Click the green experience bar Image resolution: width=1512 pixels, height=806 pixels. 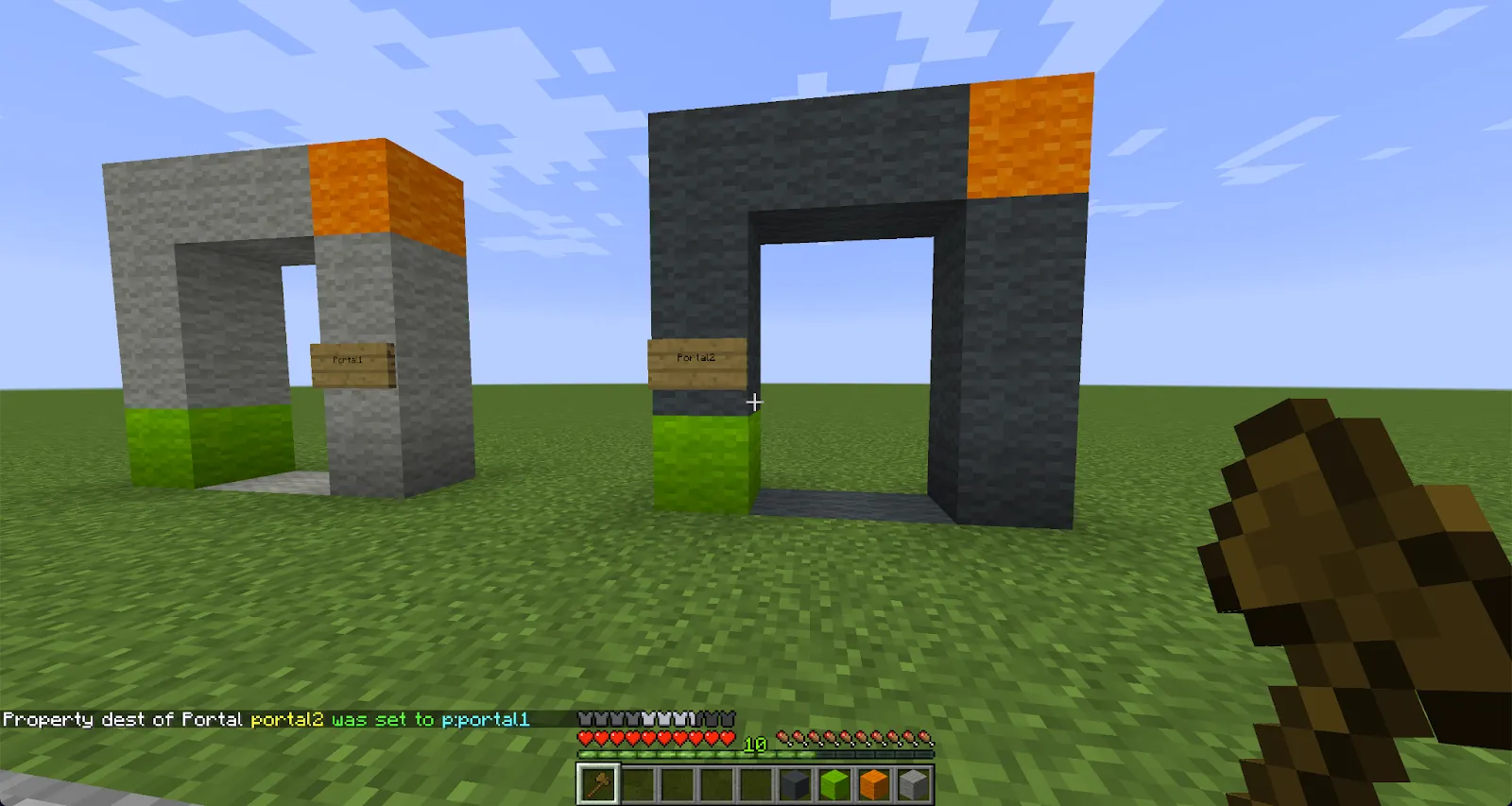(661, 755)
